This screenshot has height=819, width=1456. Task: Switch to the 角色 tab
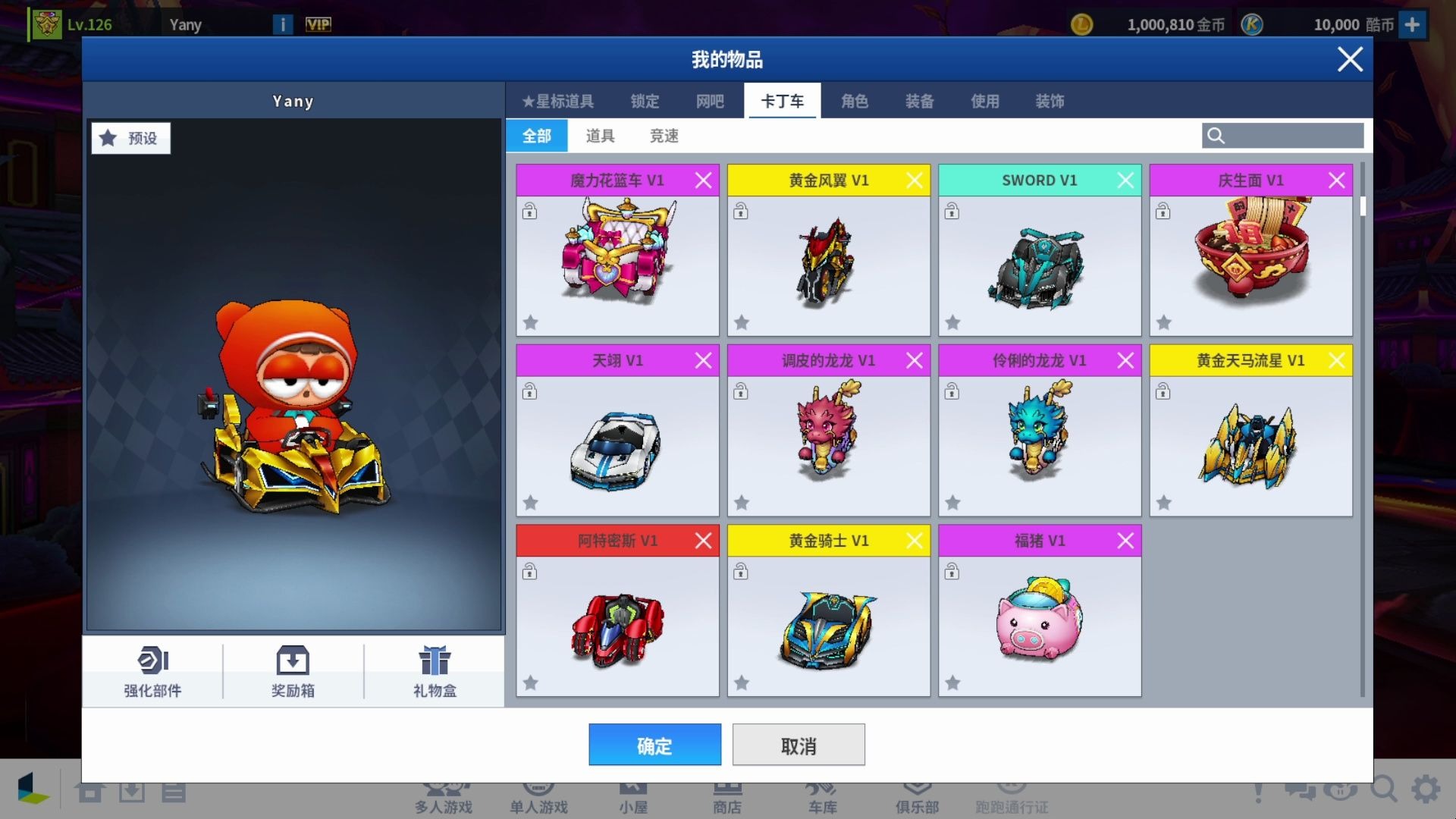point(855,101)
